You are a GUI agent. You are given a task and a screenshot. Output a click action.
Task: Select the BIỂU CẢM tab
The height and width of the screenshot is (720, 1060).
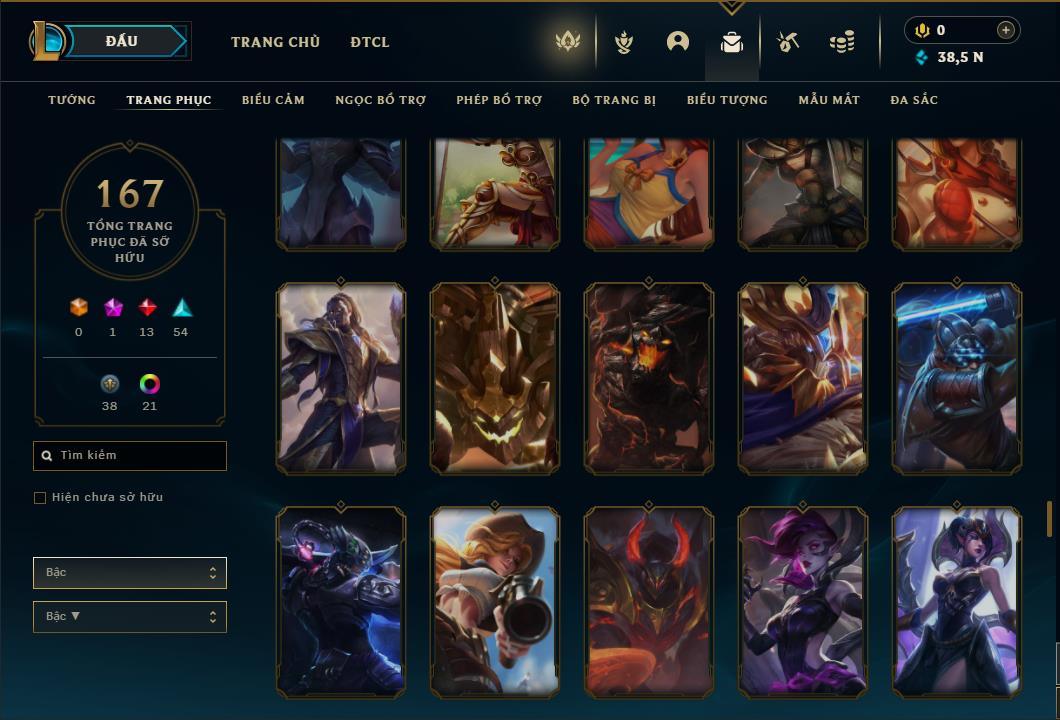click(273, 100)
